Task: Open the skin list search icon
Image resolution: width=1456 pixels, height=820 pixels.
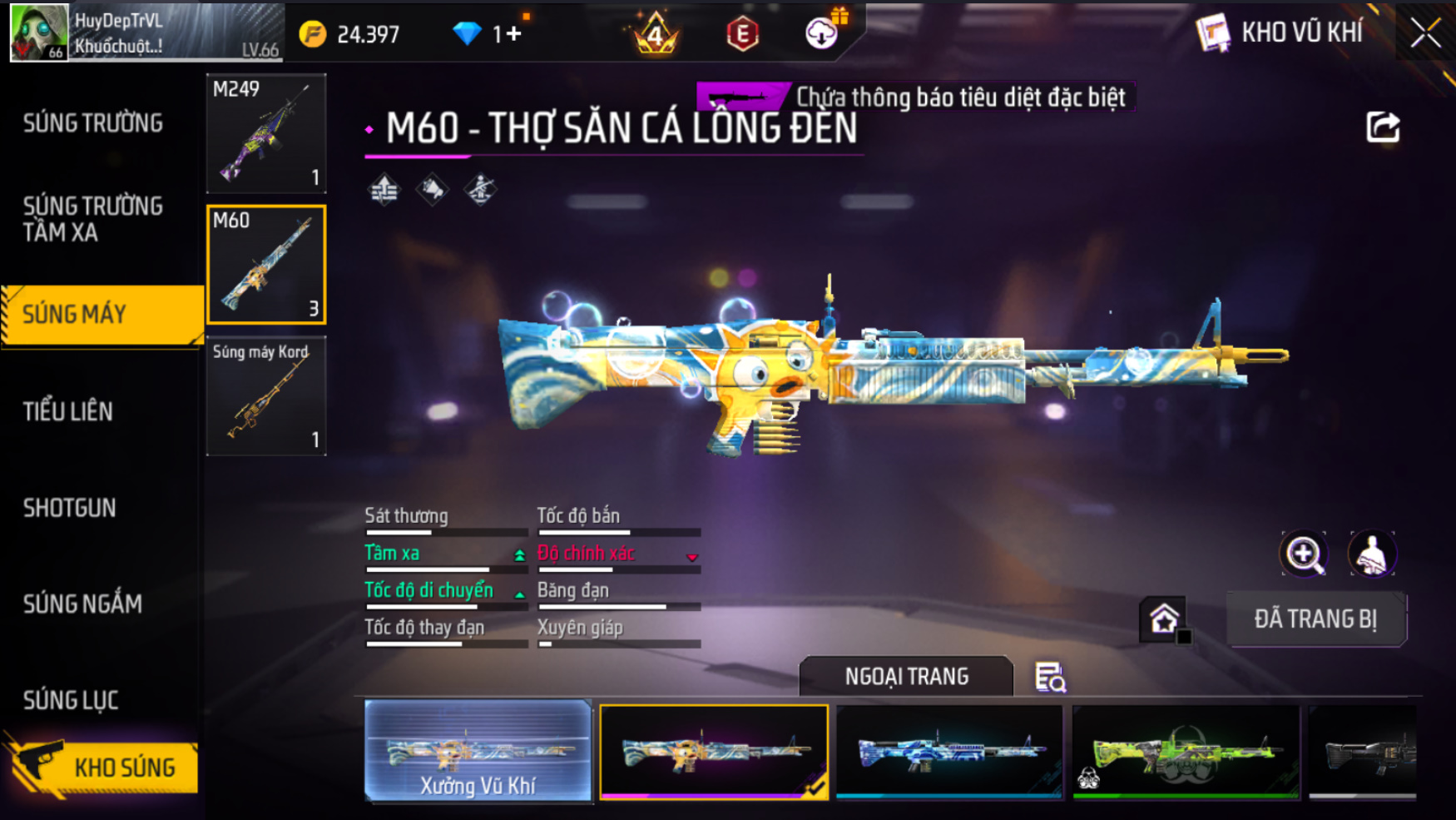Action: 1050,678
